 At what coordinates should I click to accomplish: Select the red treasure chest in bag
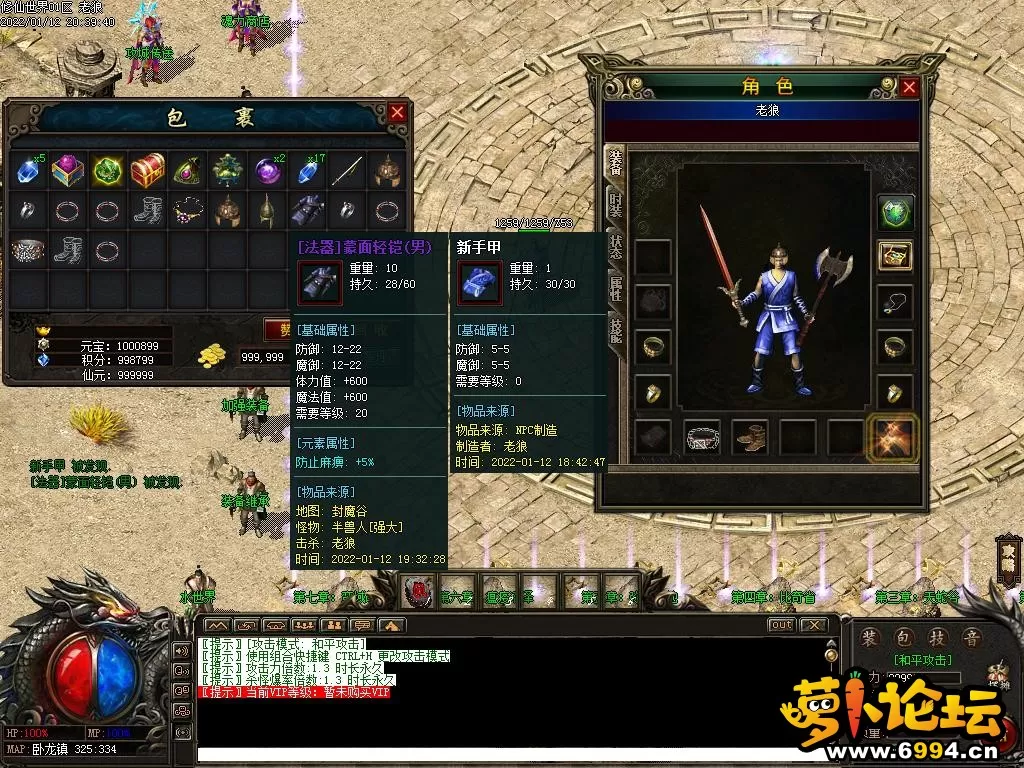(147, 169)
